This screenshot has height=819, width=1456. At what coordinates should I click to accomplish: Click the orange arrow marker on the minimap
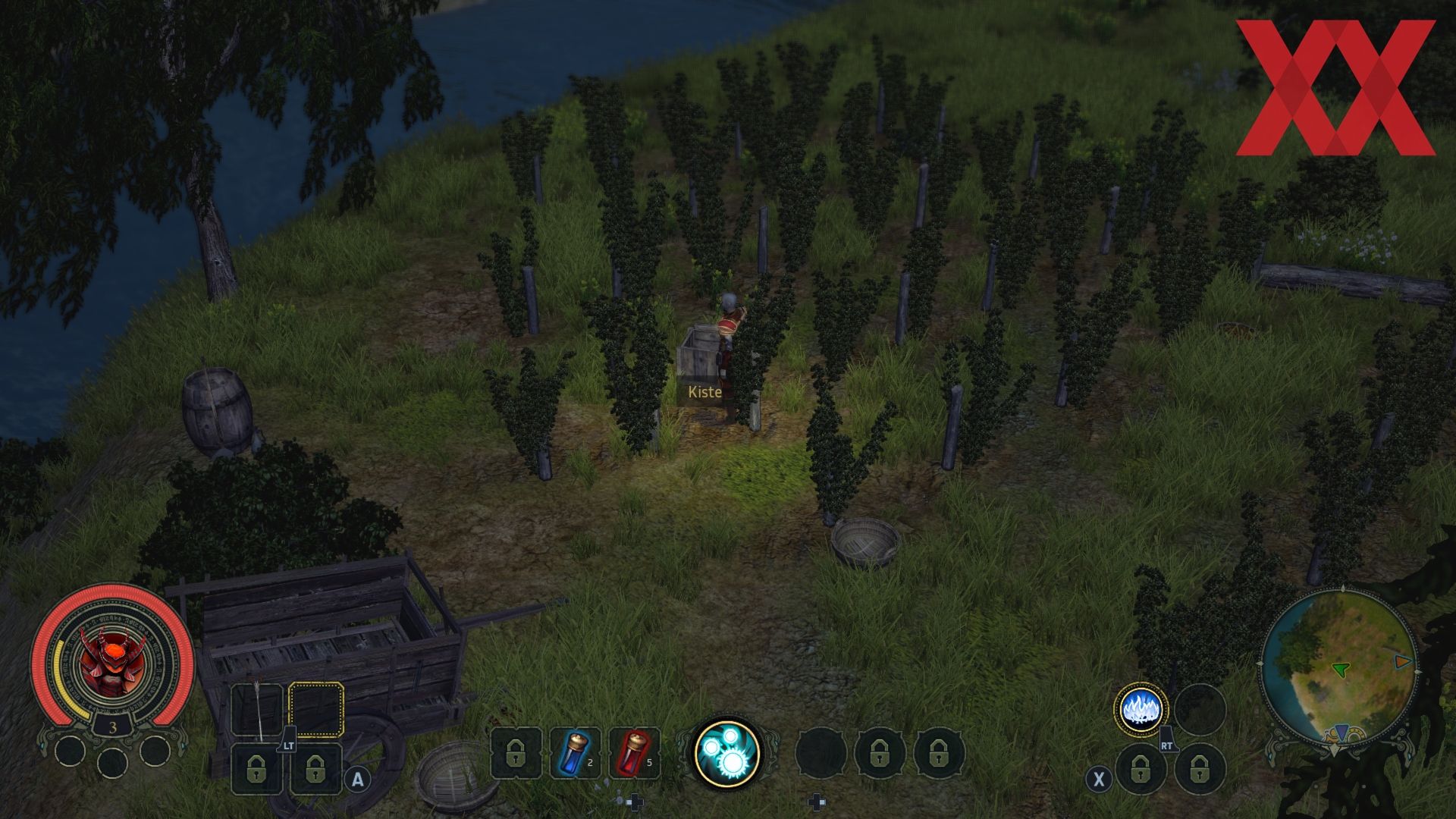click(1403, 661)
